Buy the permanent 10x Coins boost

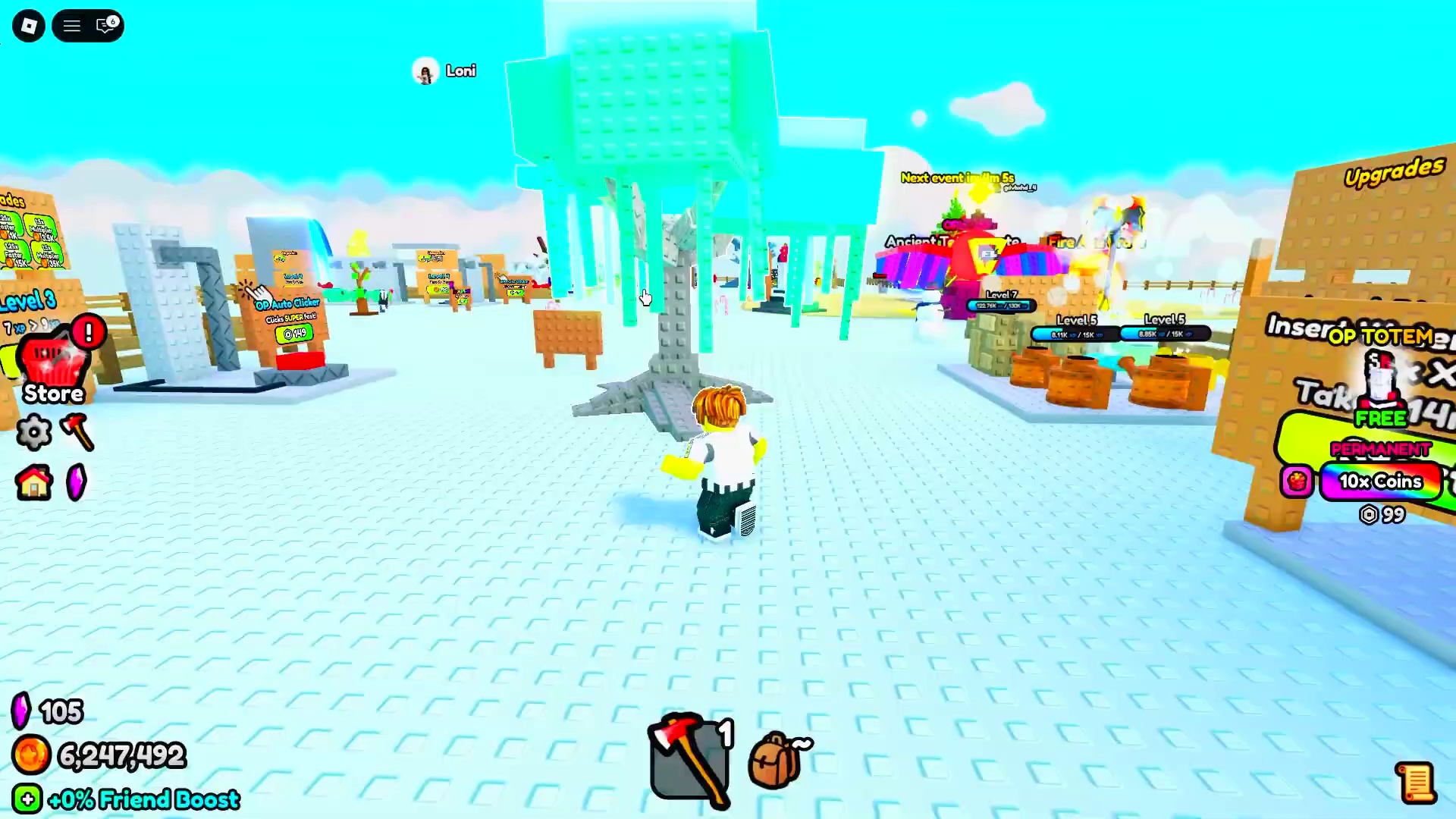(1380, 482)
